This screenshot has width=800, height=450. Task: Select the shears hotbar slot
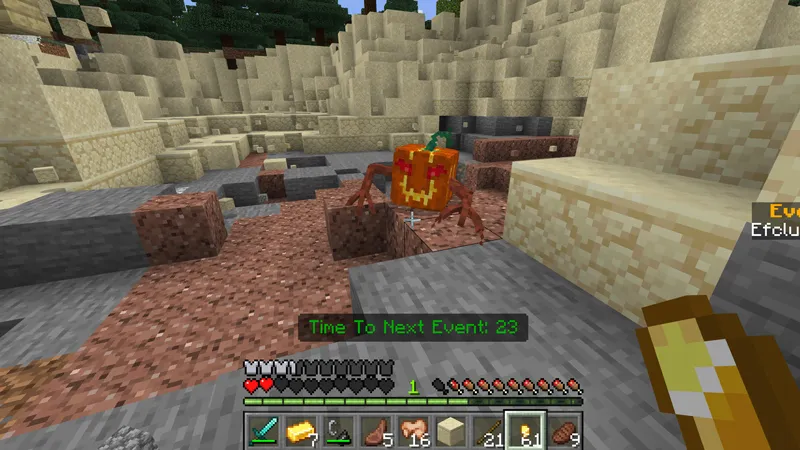tap(336, 431)
